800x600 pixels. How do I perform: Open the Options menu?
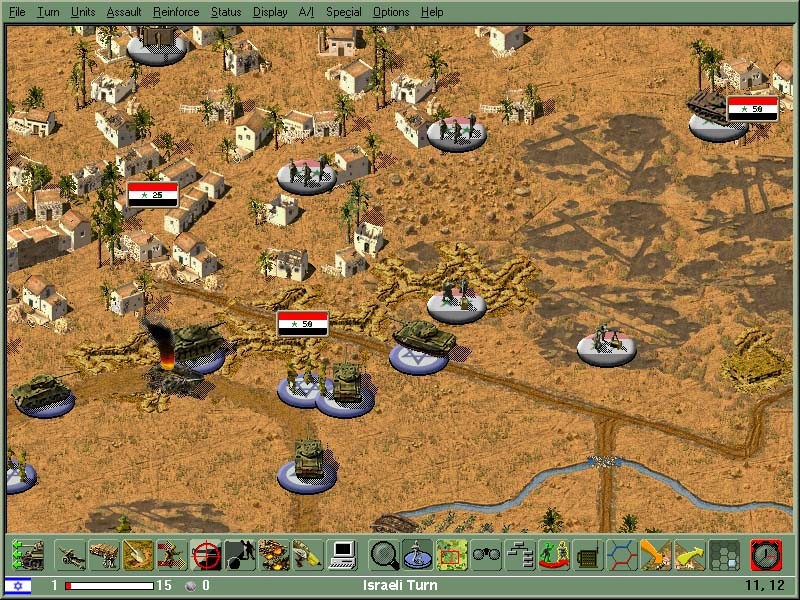tap(391, 12)
